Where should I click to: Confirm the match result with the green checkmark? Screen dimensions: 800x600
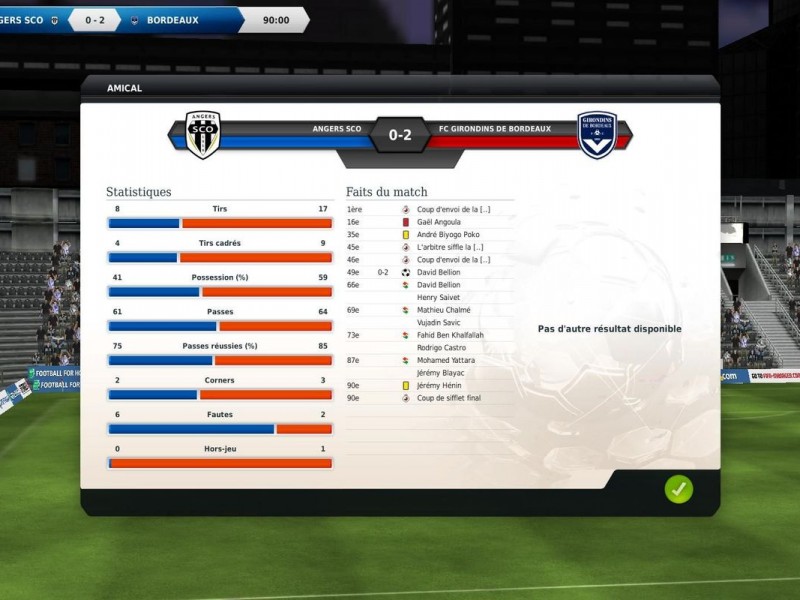(x=679, y=489)
